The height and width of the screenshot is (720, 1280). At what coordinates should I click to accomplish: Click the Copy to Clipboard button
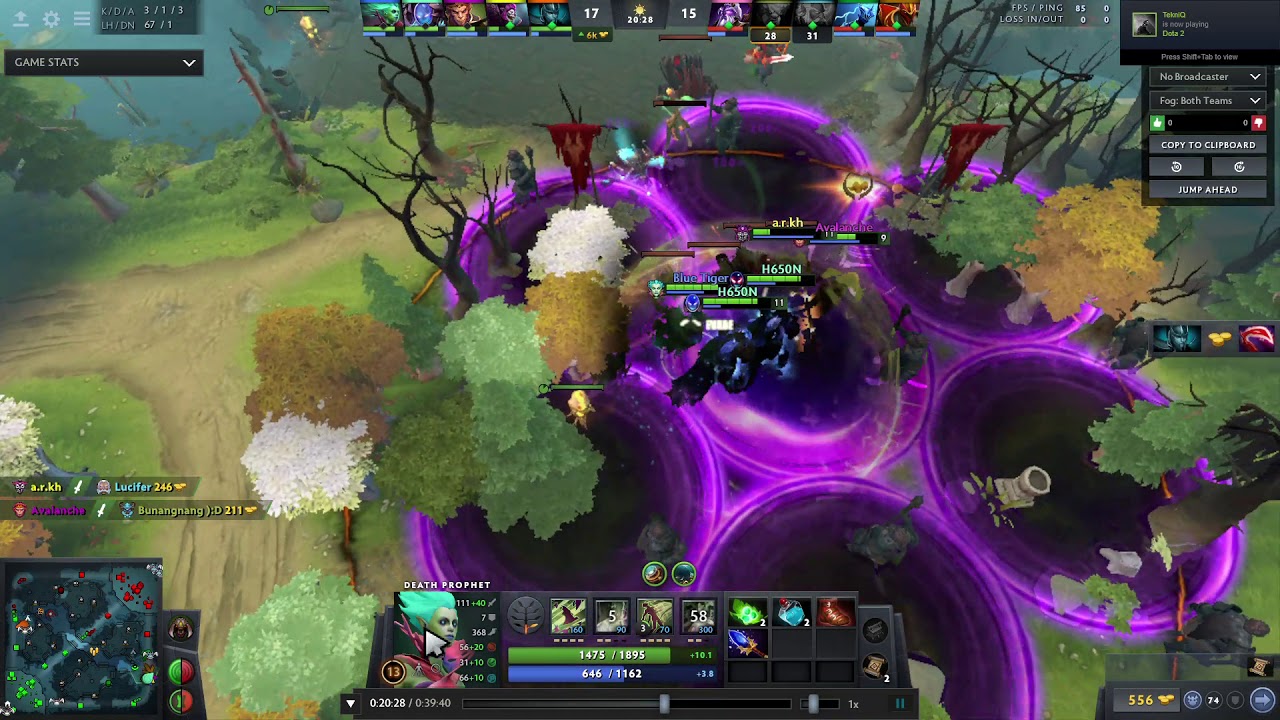1208,145
